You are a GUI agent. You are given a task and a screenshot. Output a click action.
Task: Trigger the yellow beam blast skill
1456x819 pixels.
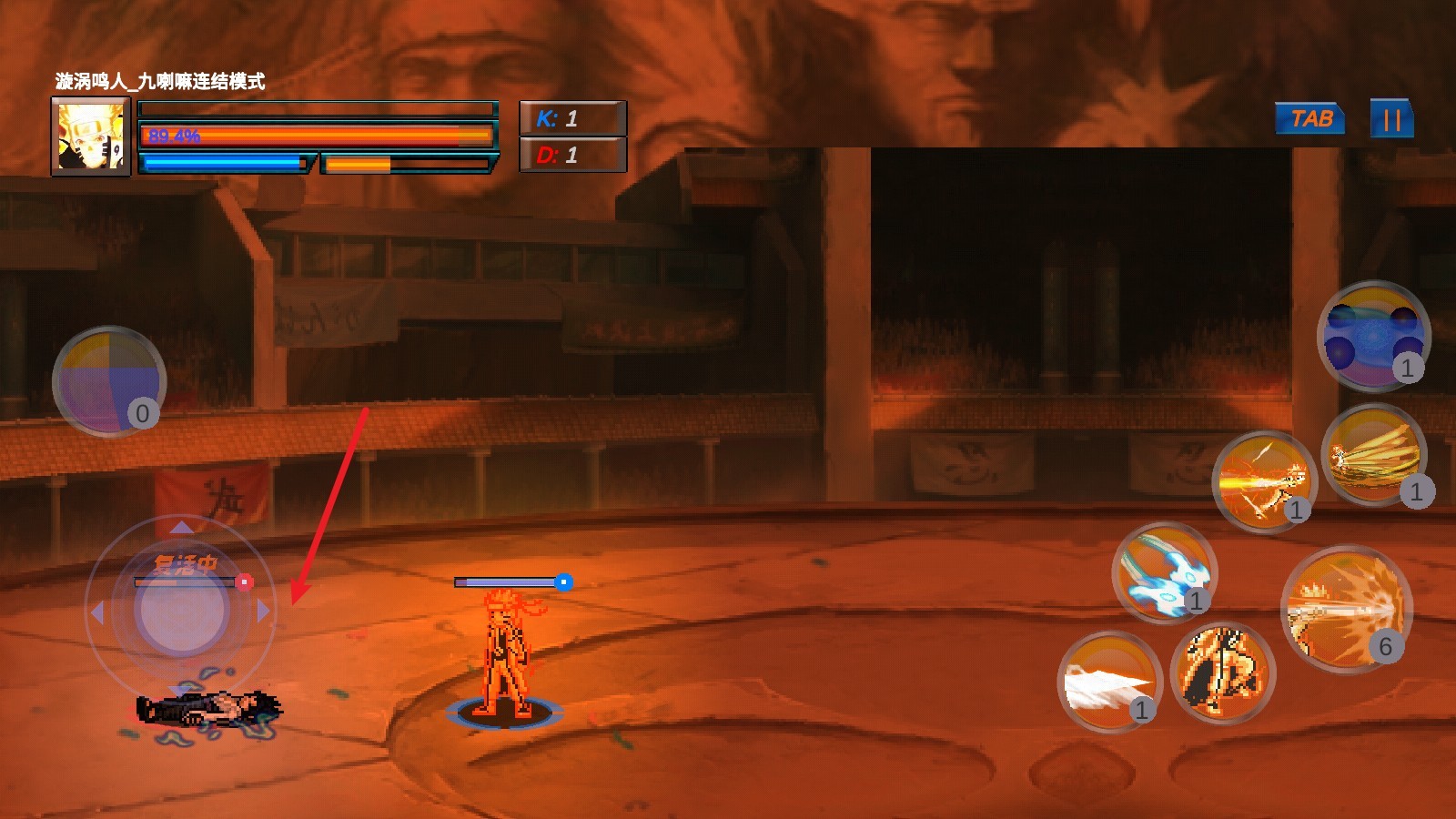click(x=1264, y=481)
